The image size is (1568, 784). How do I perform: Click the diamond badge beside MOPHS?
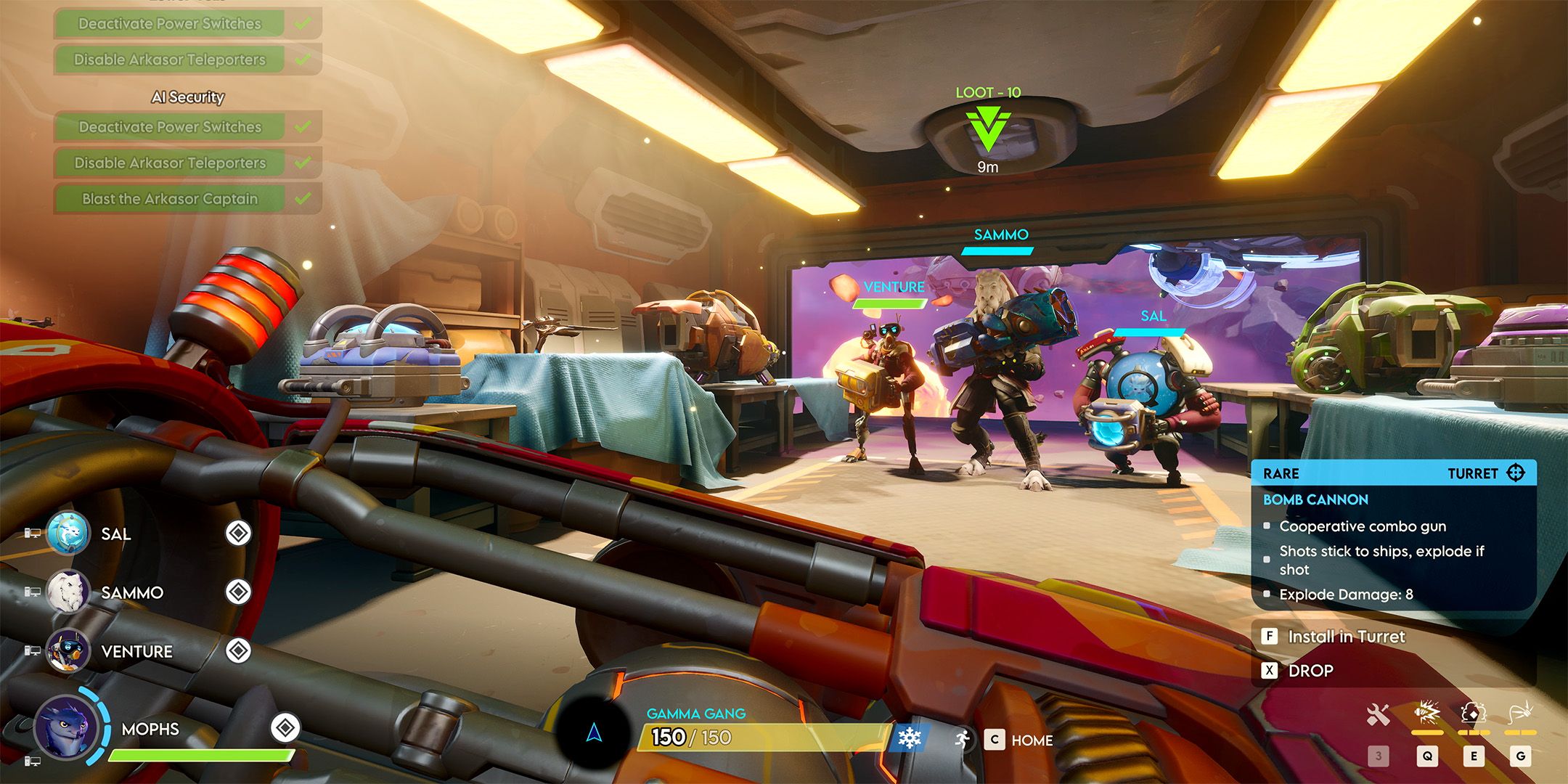285,727
